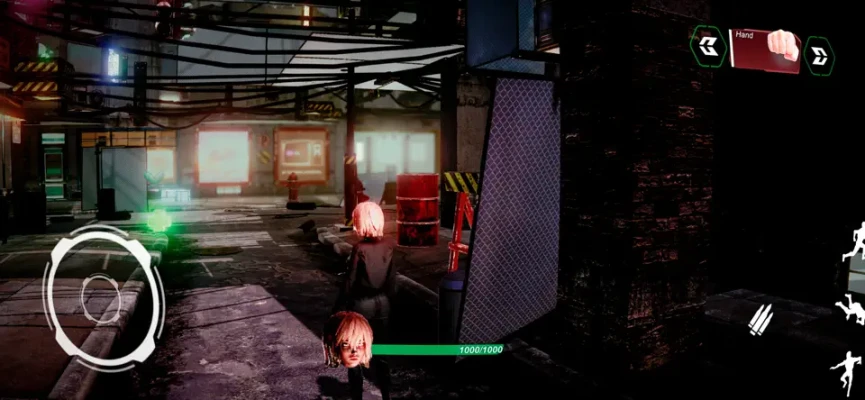Tap the virtual movement joystick
Screen dimensions: 865x400
103,296
